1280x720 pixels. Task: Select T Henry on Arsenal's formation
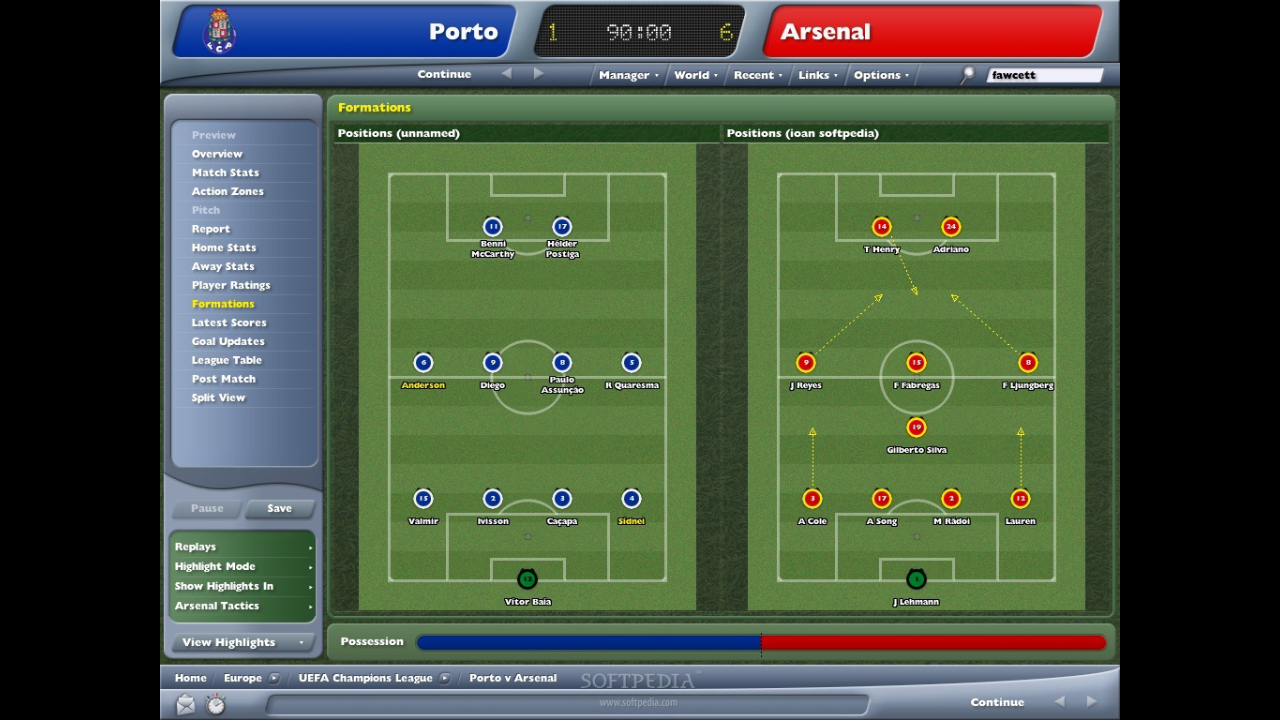click(x=881, y=228)
